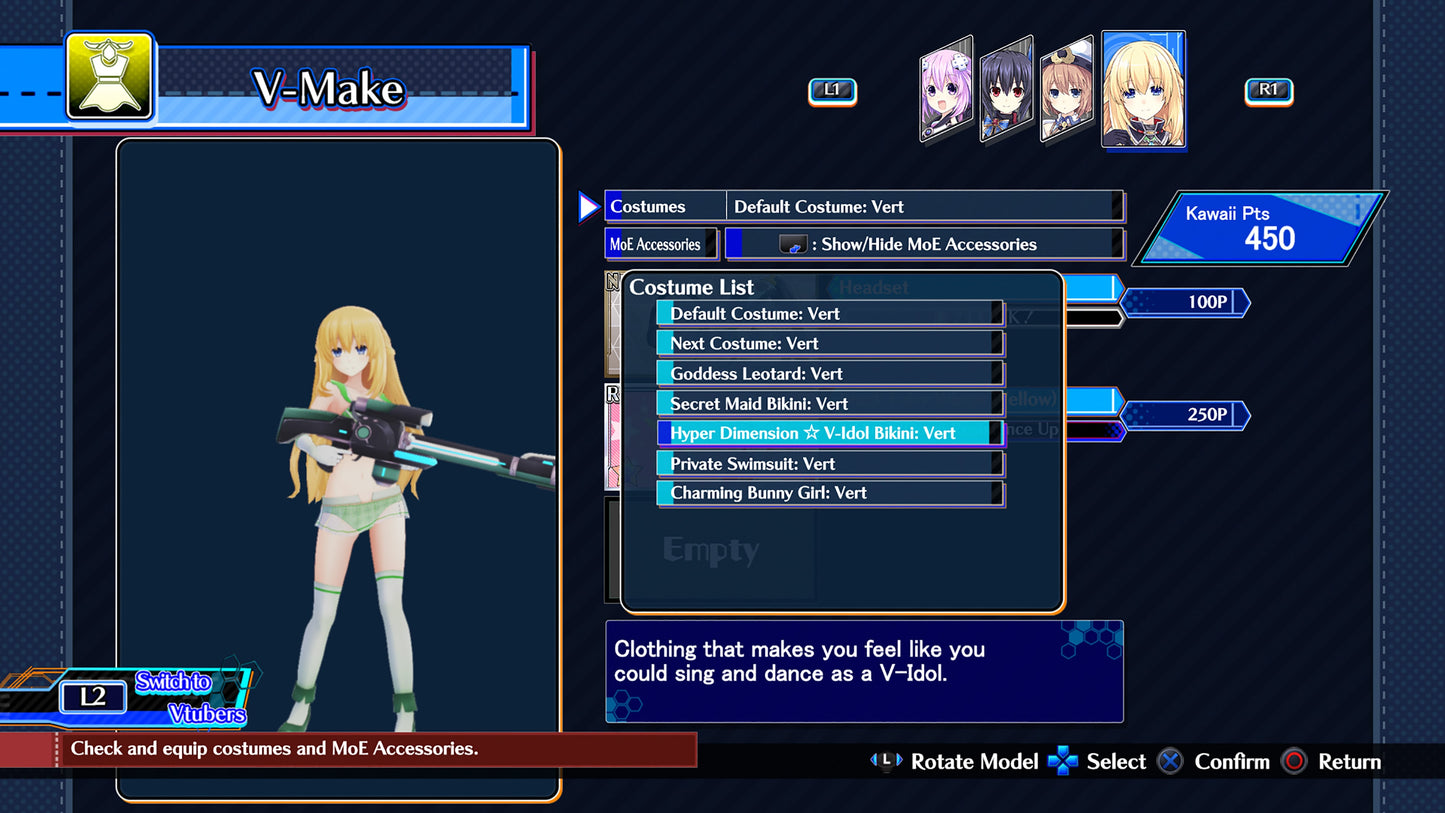Expand the MoE Accessories list
This screenshot has width=1445, height=813.
point(659,243)
